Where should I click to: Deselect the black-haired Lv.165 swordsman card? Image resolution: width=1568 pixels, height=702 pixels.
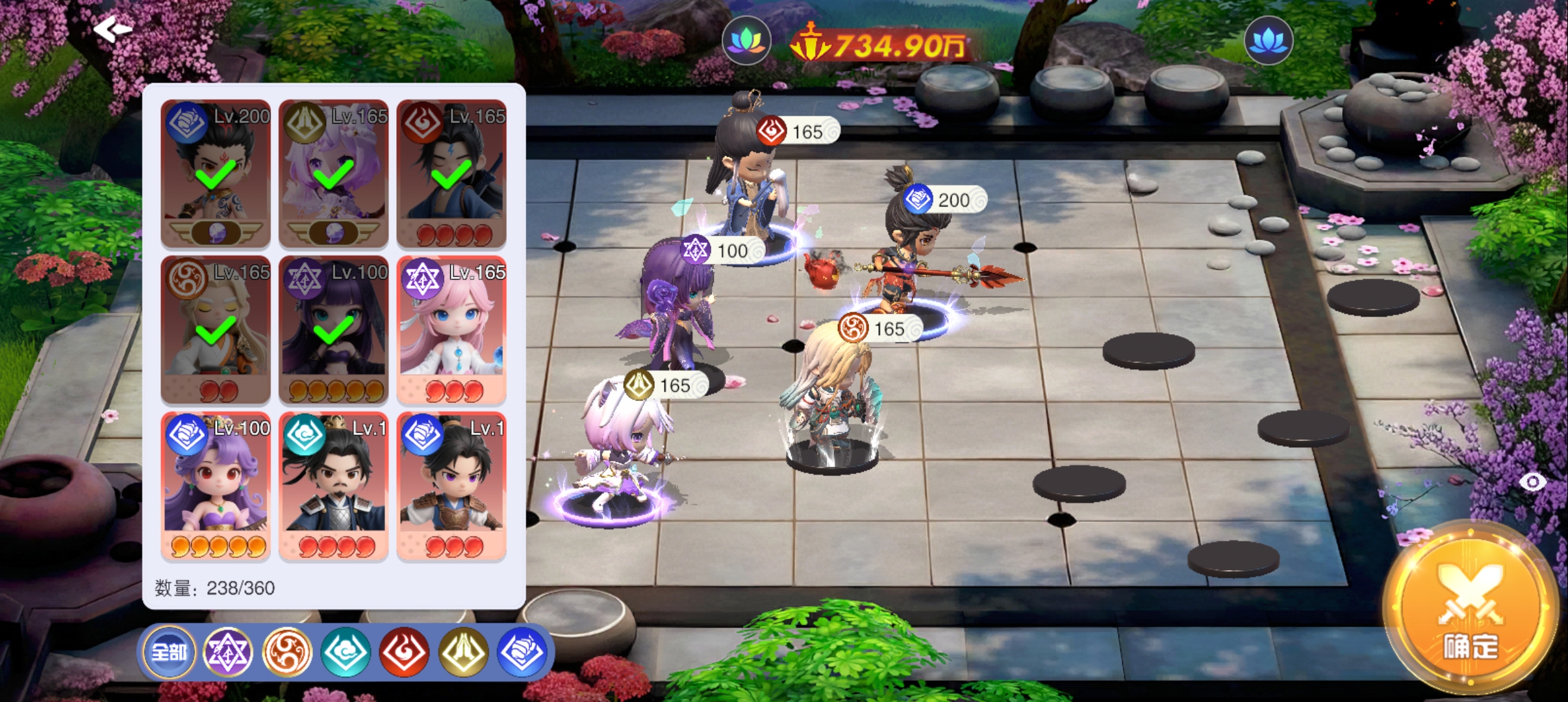(x=451, y=174)
